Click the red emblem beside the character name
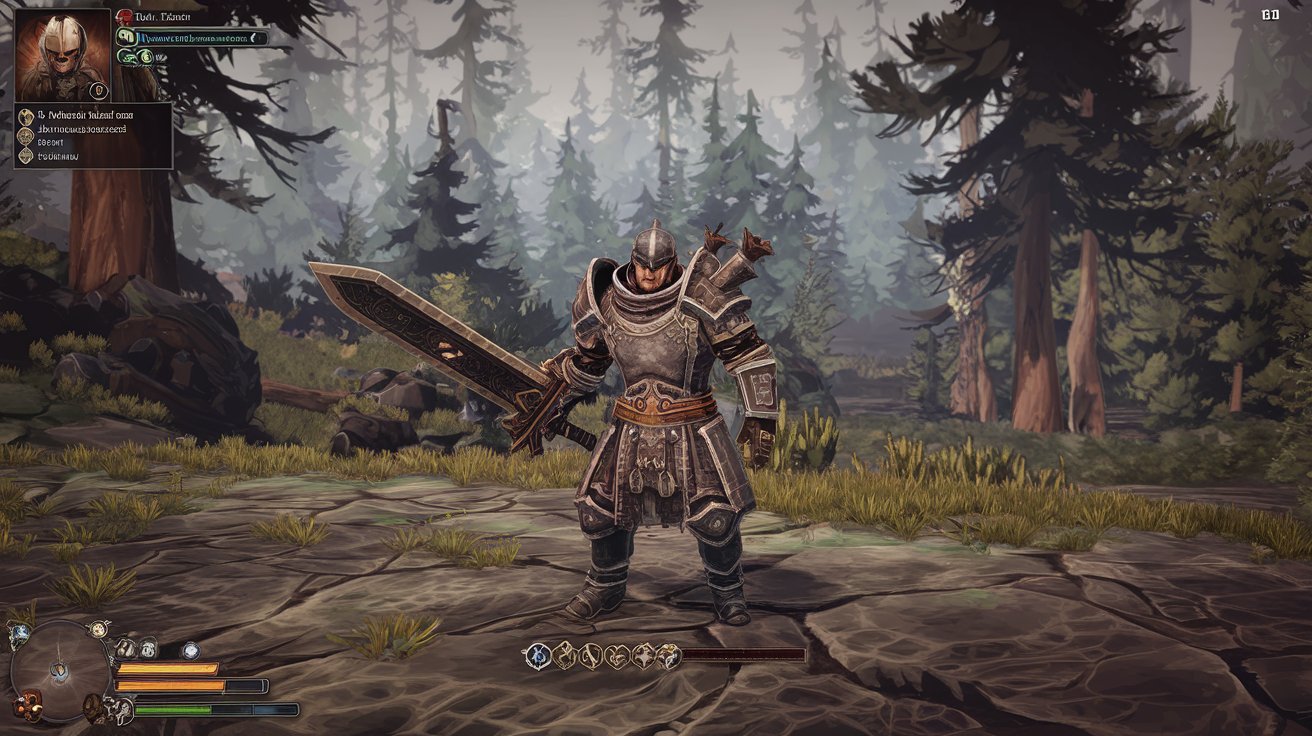This screenshot has height=736, width=1312. (124, 17)
